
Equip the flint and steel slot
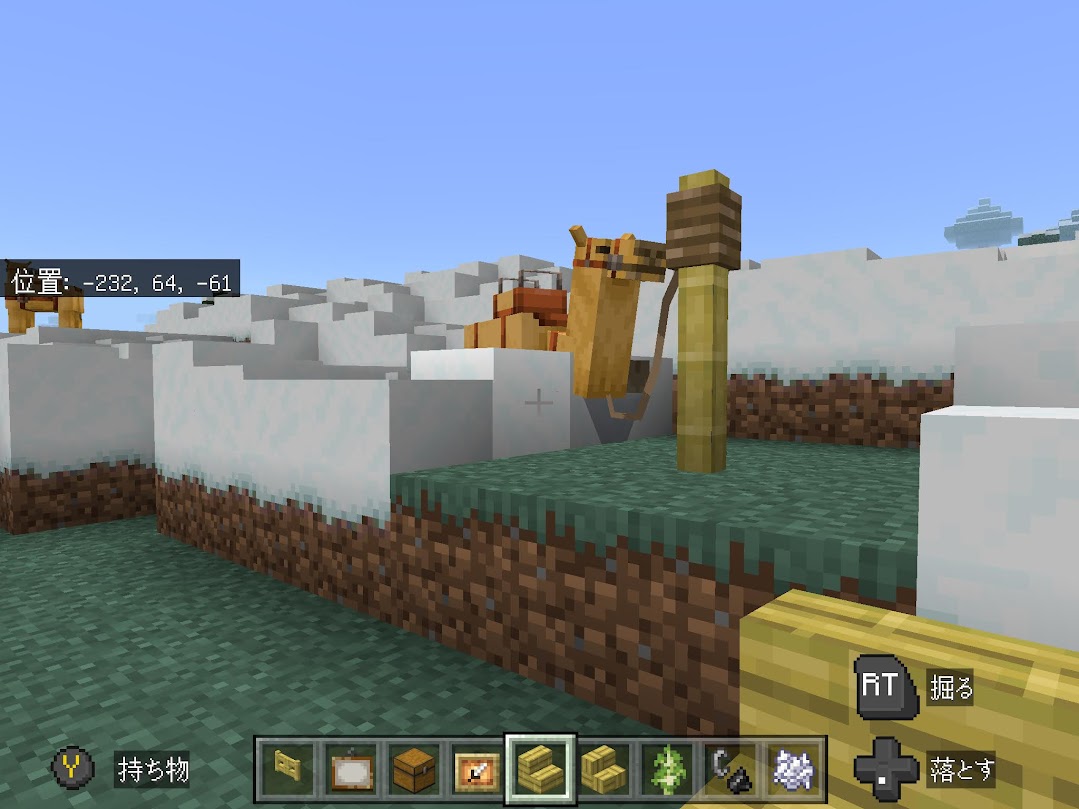731,769
